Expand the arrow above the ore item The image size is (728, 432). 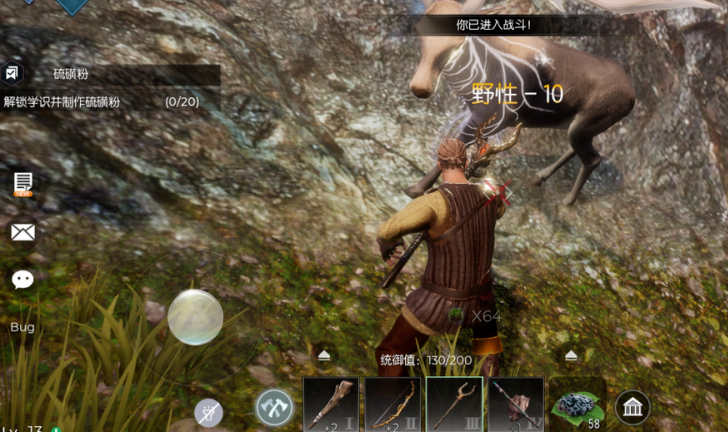pyautogui.click(x=571, y=355)
